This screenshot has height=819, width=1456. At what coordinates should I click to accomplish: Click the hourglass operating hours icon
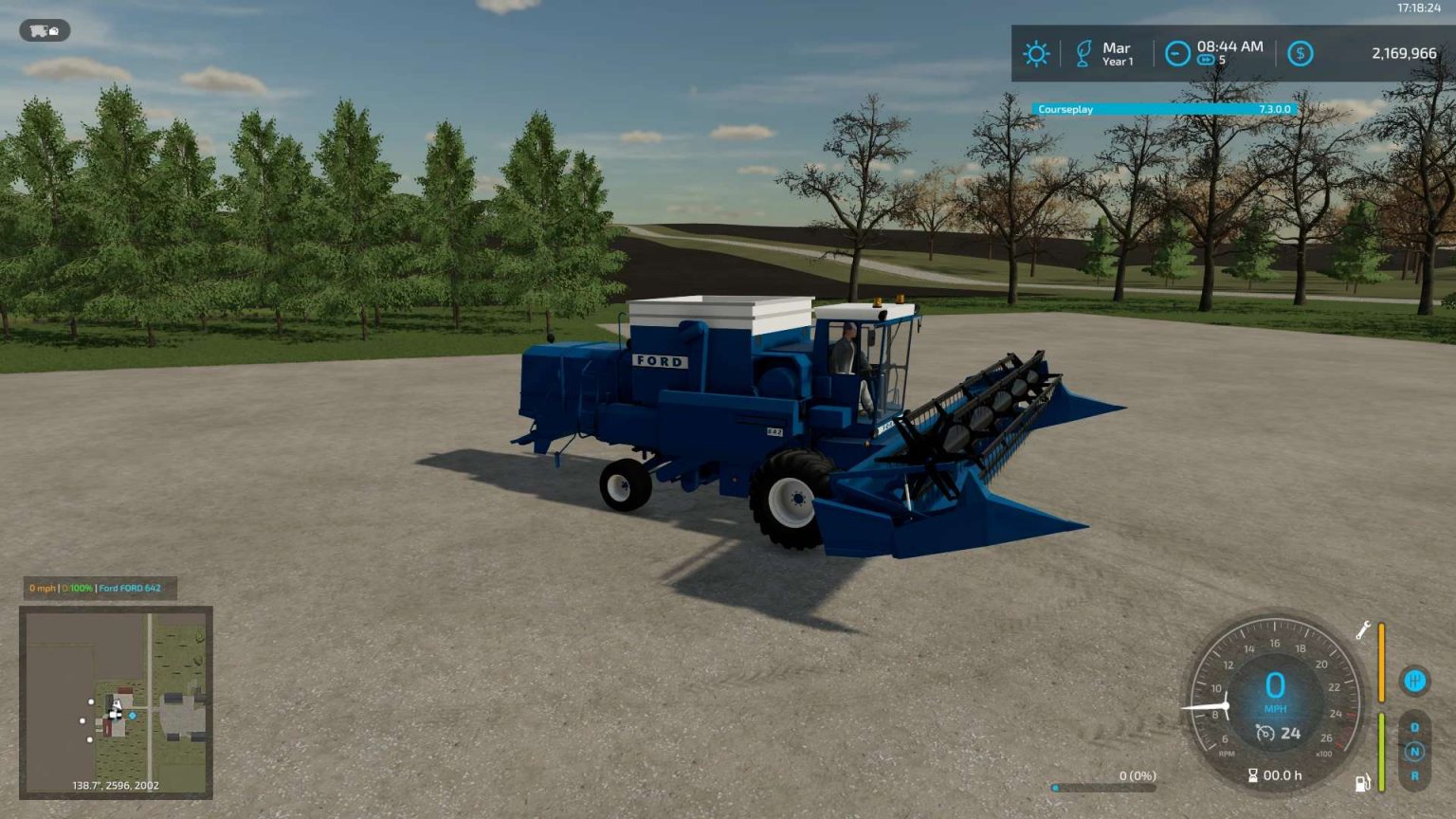click(1253, 775)
